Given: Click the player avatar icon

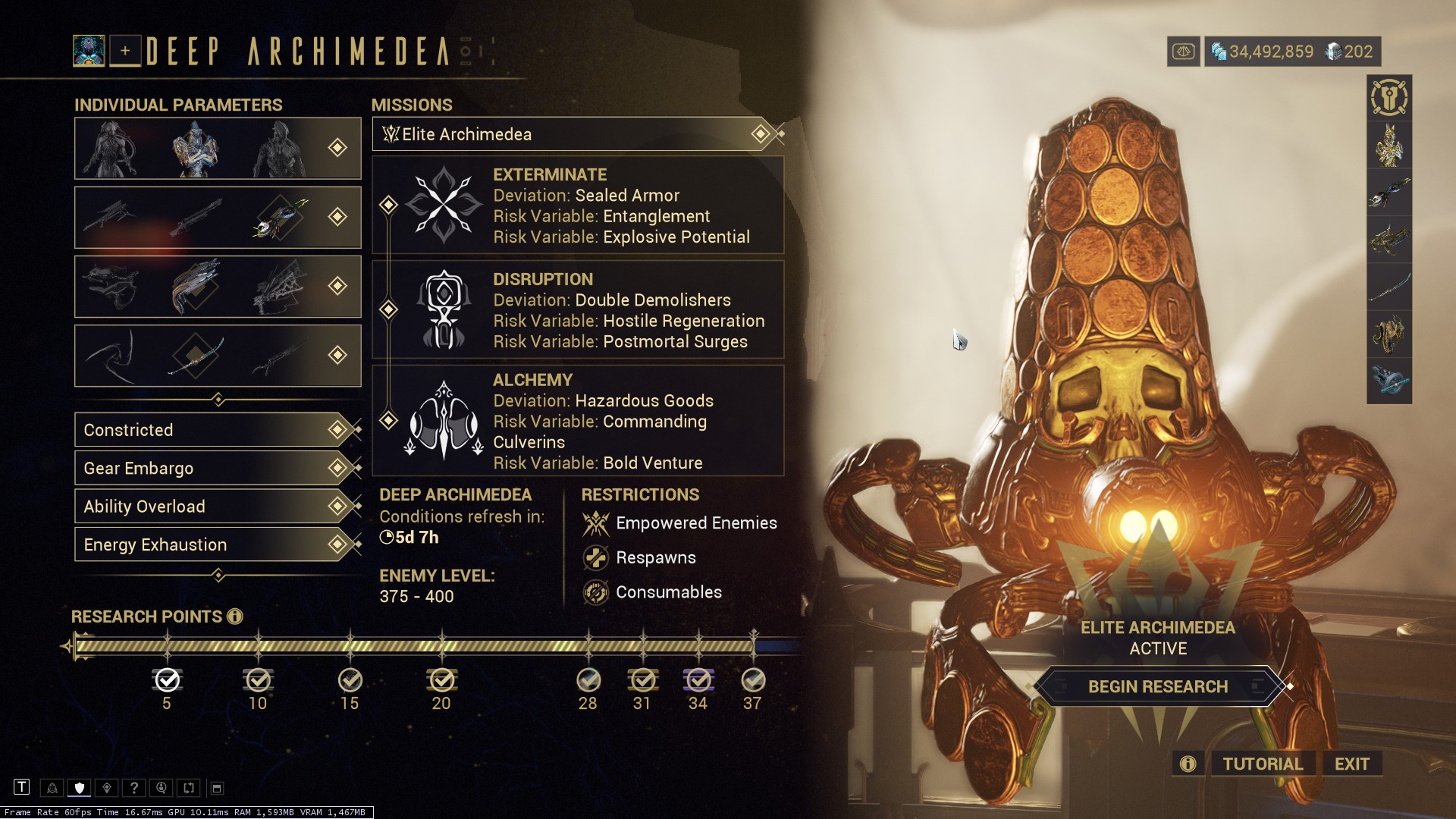Looking at the screenshot, I should point(89,51).
